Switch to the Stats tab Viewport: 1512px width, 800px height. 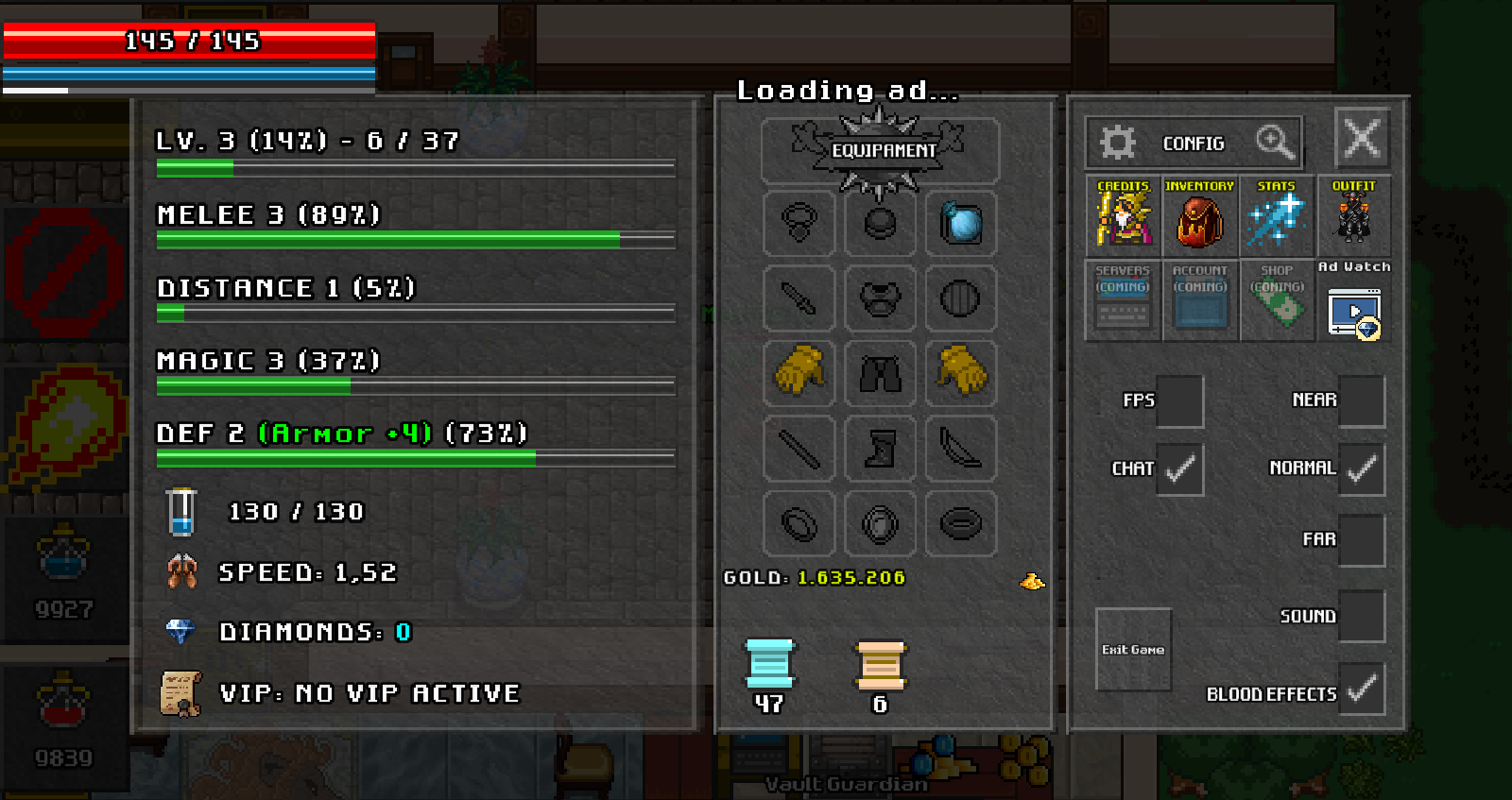pyautogui.click(x=1276, y=214)
